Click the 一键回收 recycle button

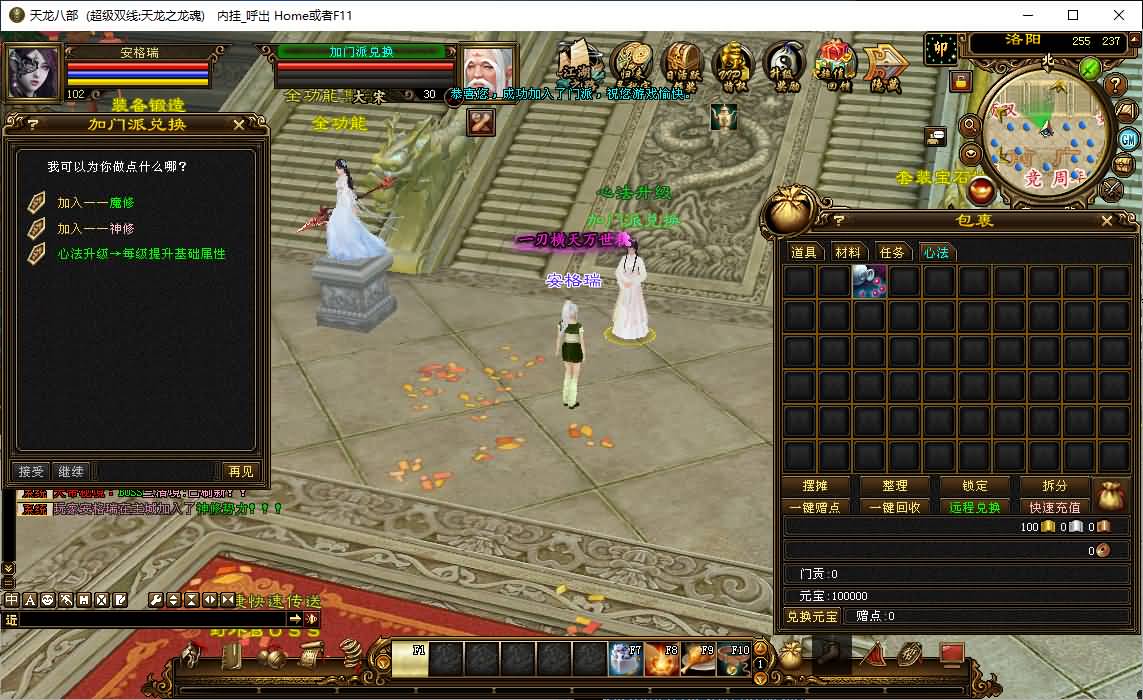click(895, 507)
